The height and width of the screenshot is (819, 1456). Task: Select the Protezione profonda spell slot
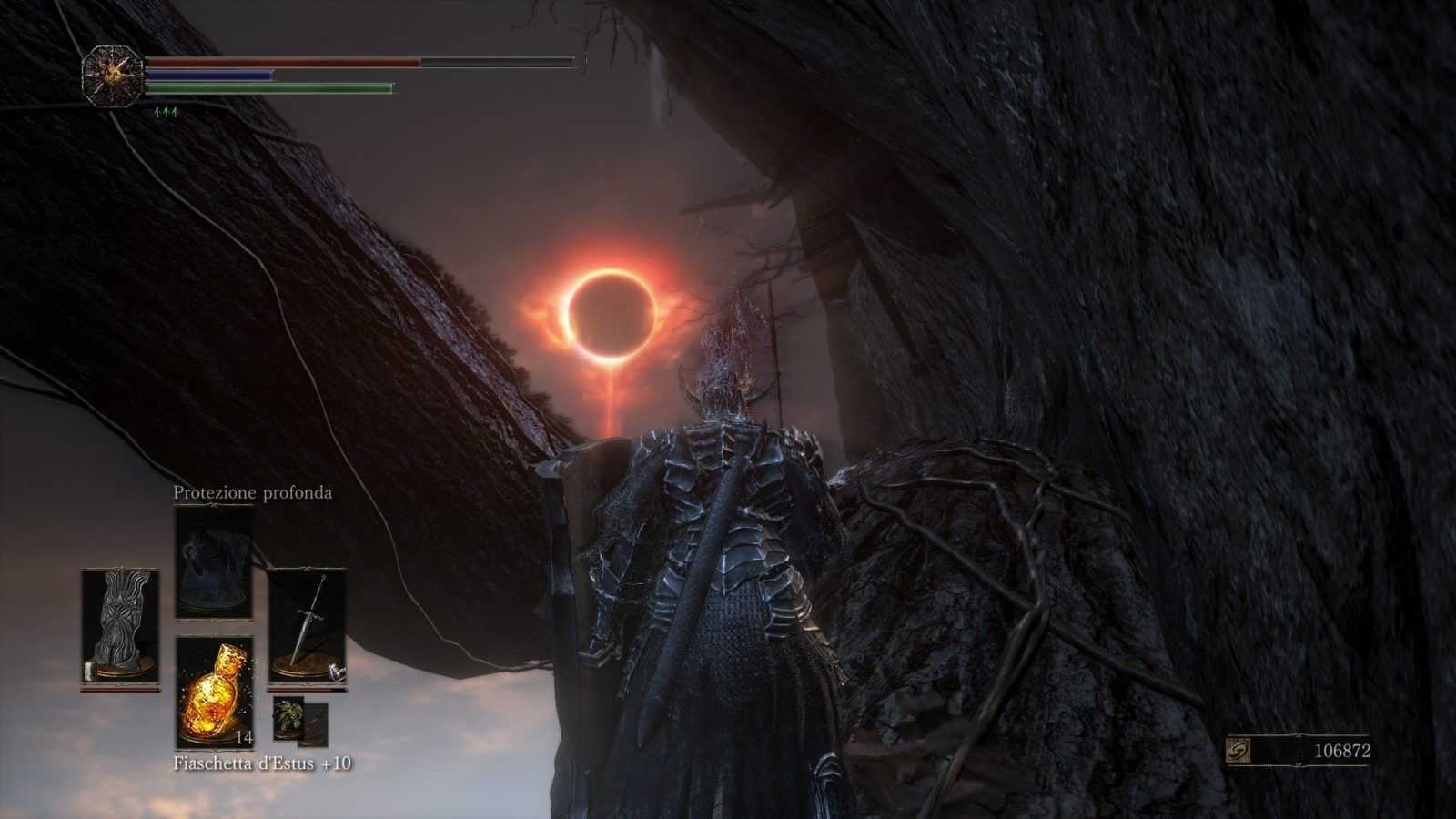tap(214, 562)
